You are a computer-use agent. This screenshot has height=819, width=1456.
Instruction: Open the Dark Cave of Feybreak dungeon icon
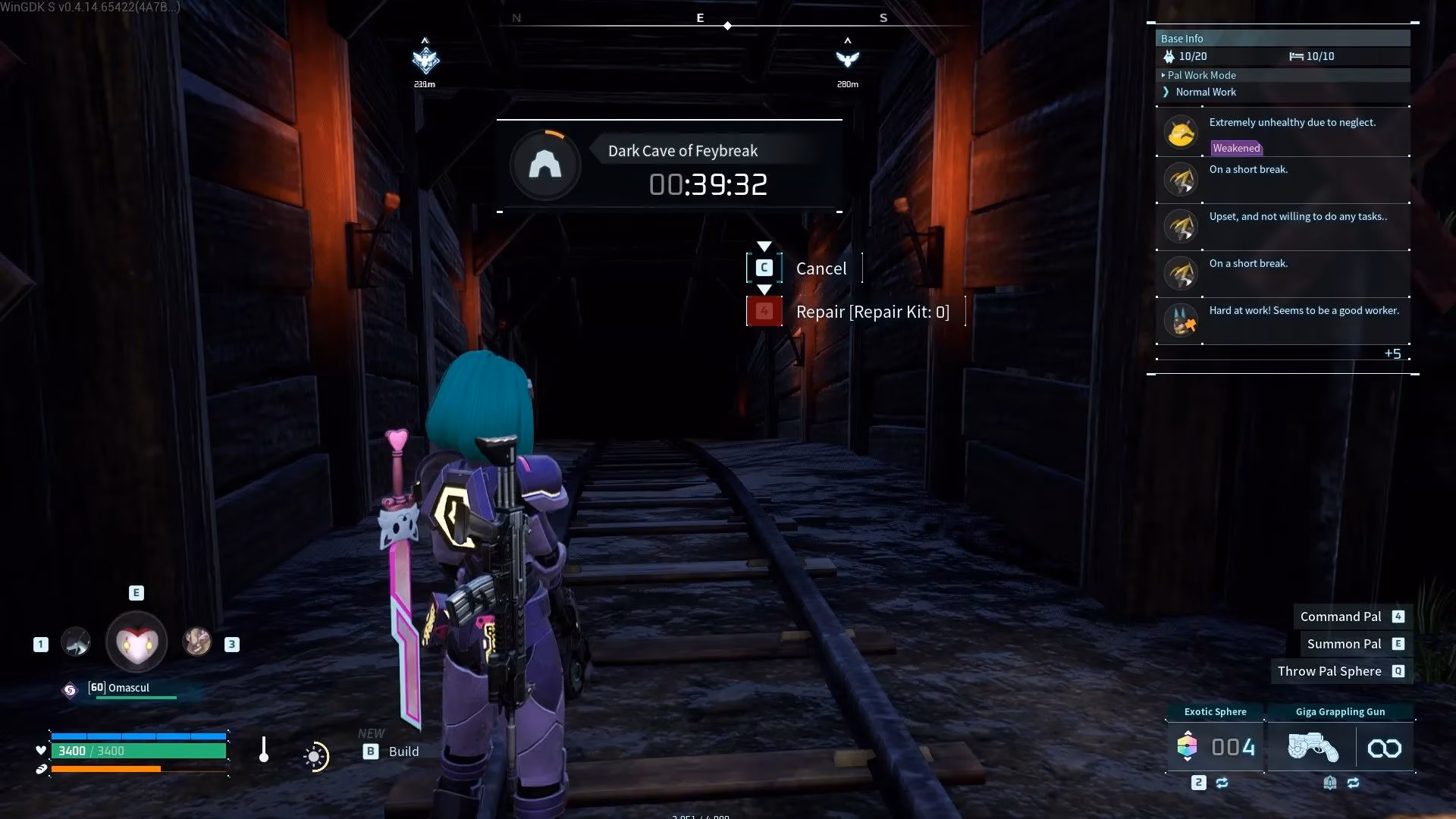click(x=545, y=165)
